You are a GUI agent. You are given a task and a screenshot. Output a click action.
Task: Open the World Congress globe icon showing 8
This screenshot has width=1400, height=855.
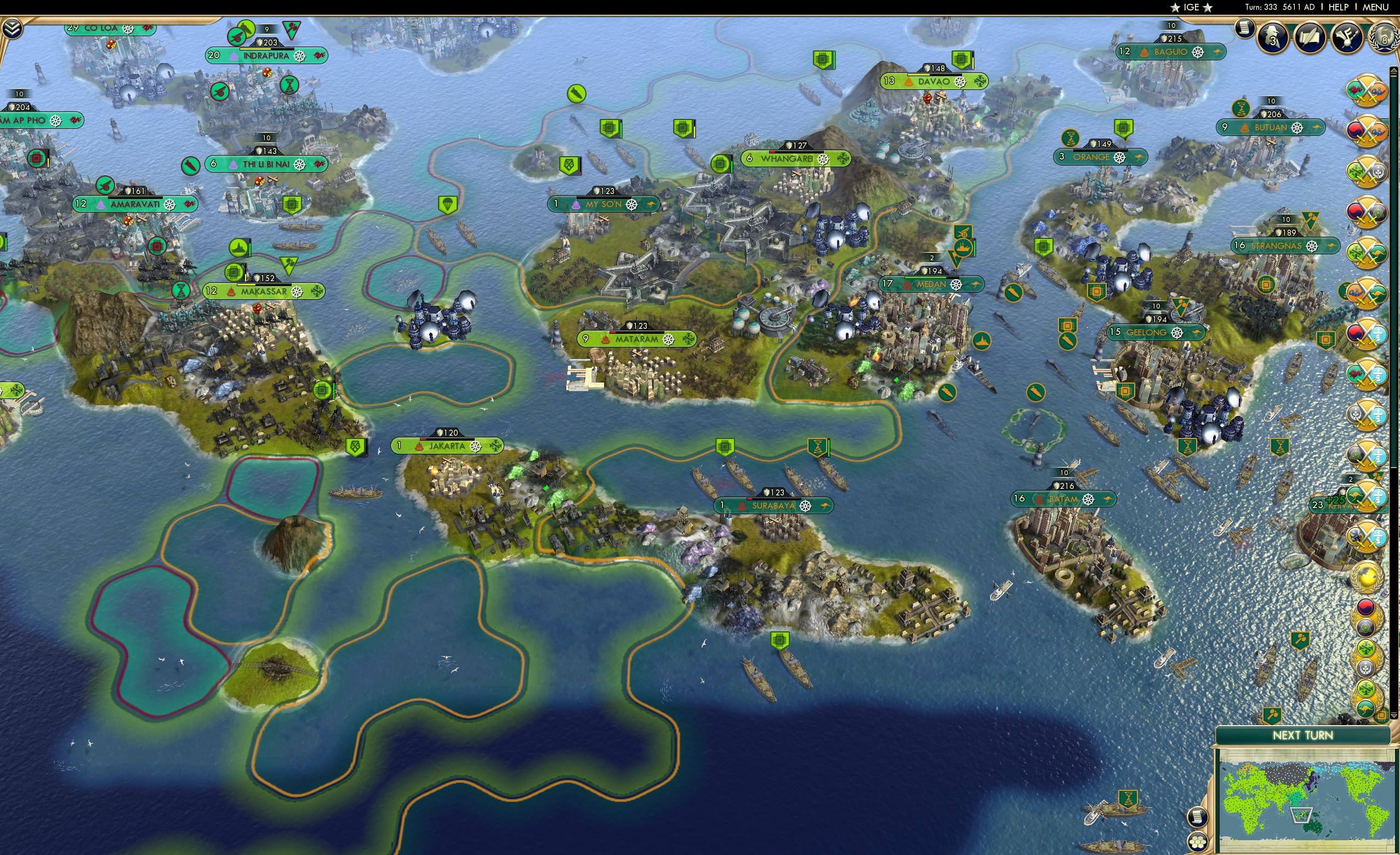click(1383, 36)
